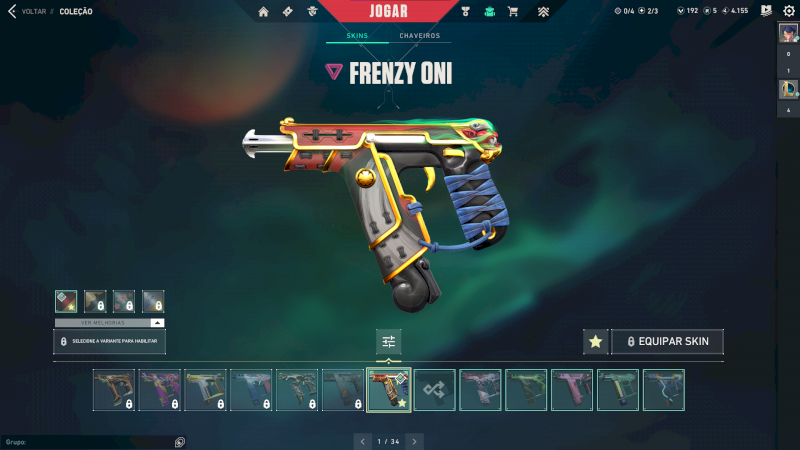Open the settings gear icon
This screenshot has width=800, height=450.
click(788, 11)
